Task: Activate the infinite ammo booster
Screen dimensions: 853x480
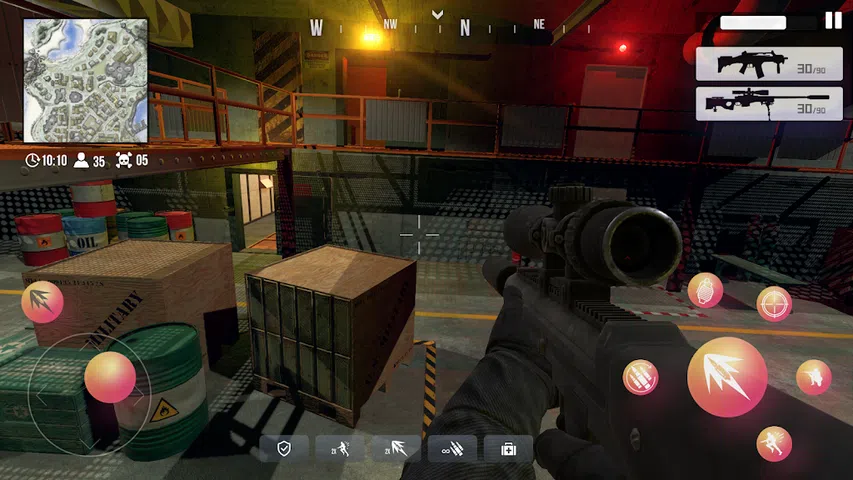Action: point(452,449)
